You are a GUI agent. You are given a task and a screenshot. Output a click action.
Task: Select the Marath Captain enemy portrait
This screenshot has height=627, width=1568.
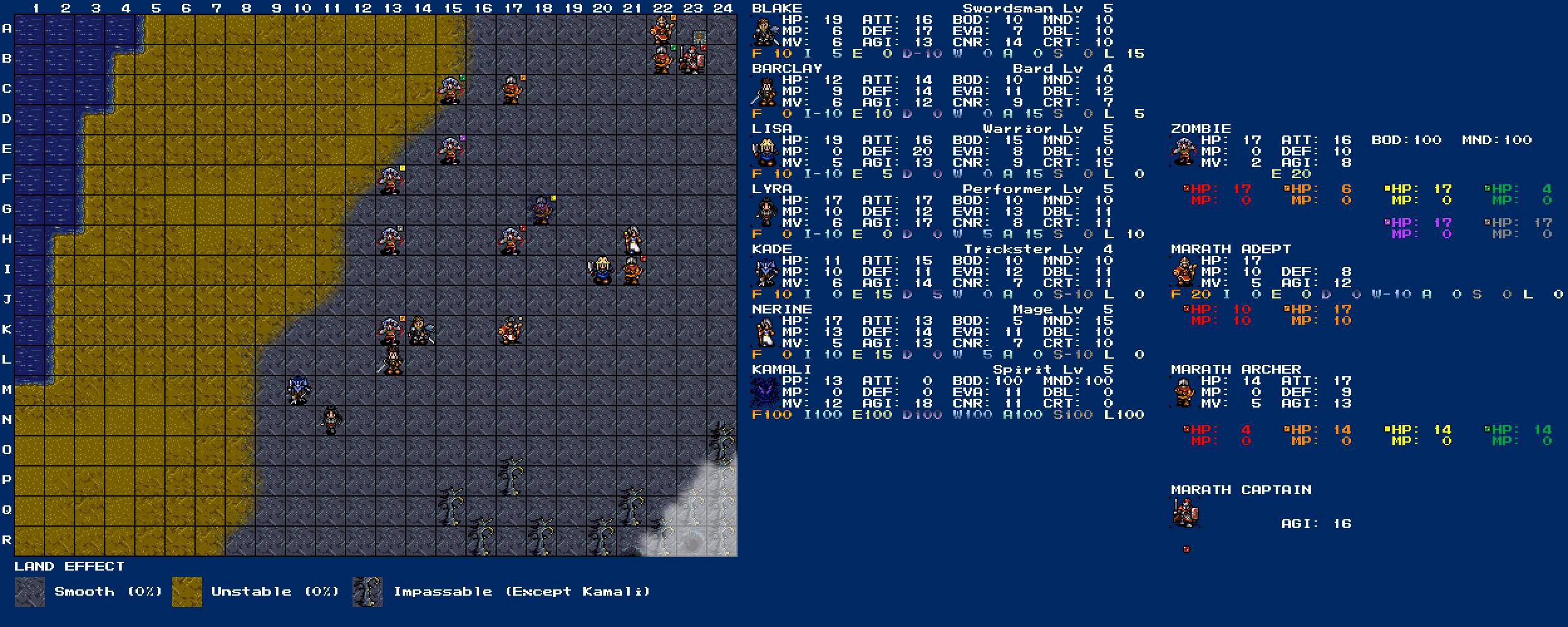pyautogui.click(x=1184, y=513)
